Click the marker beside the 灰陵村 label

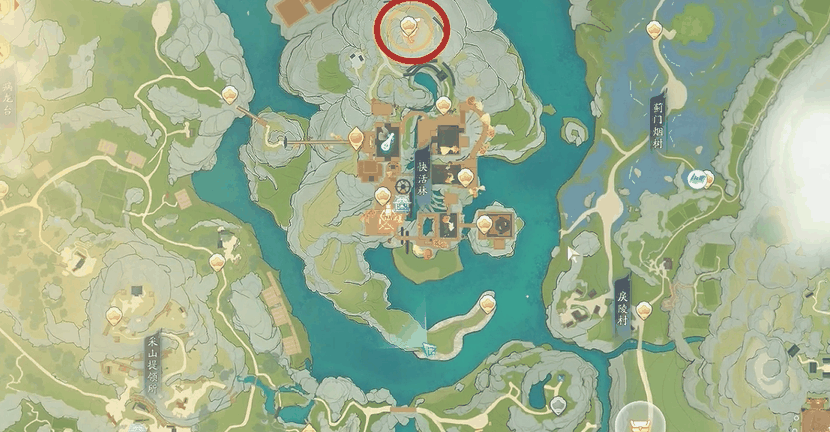[x=643, y=310]
